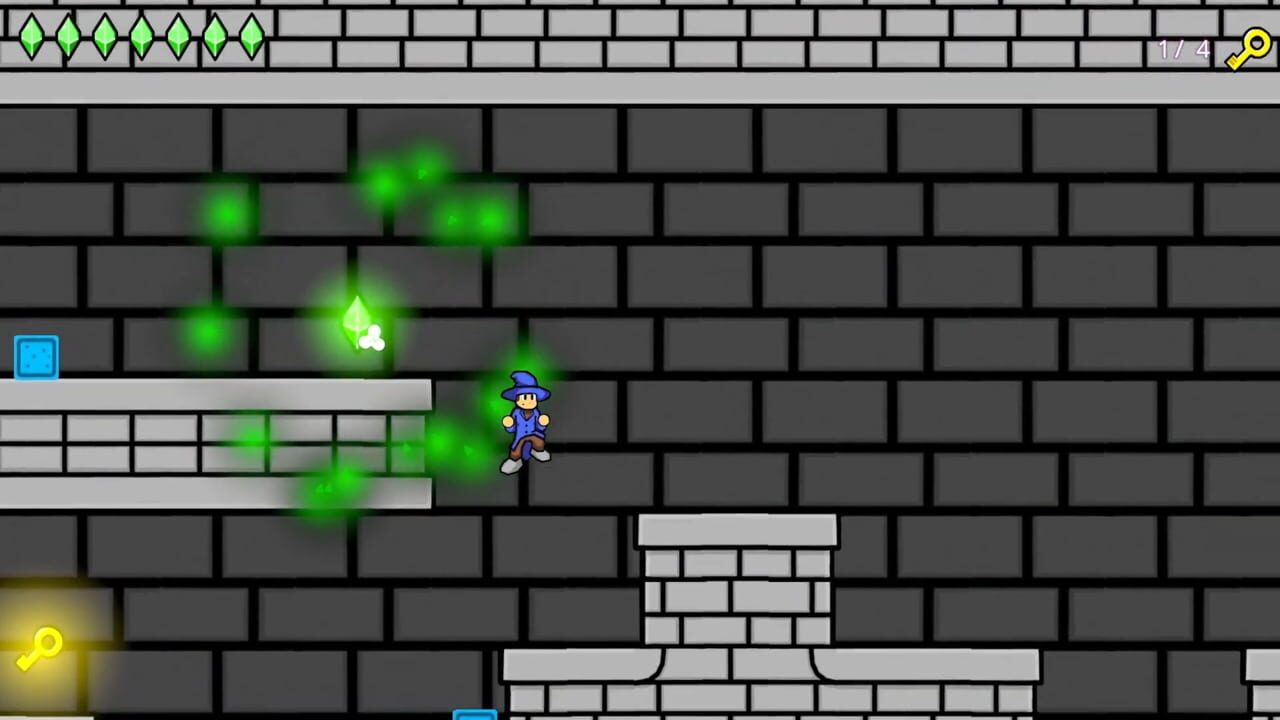
Task: Select the first green gem in the HUD
Action: click(x=30, y=37)
